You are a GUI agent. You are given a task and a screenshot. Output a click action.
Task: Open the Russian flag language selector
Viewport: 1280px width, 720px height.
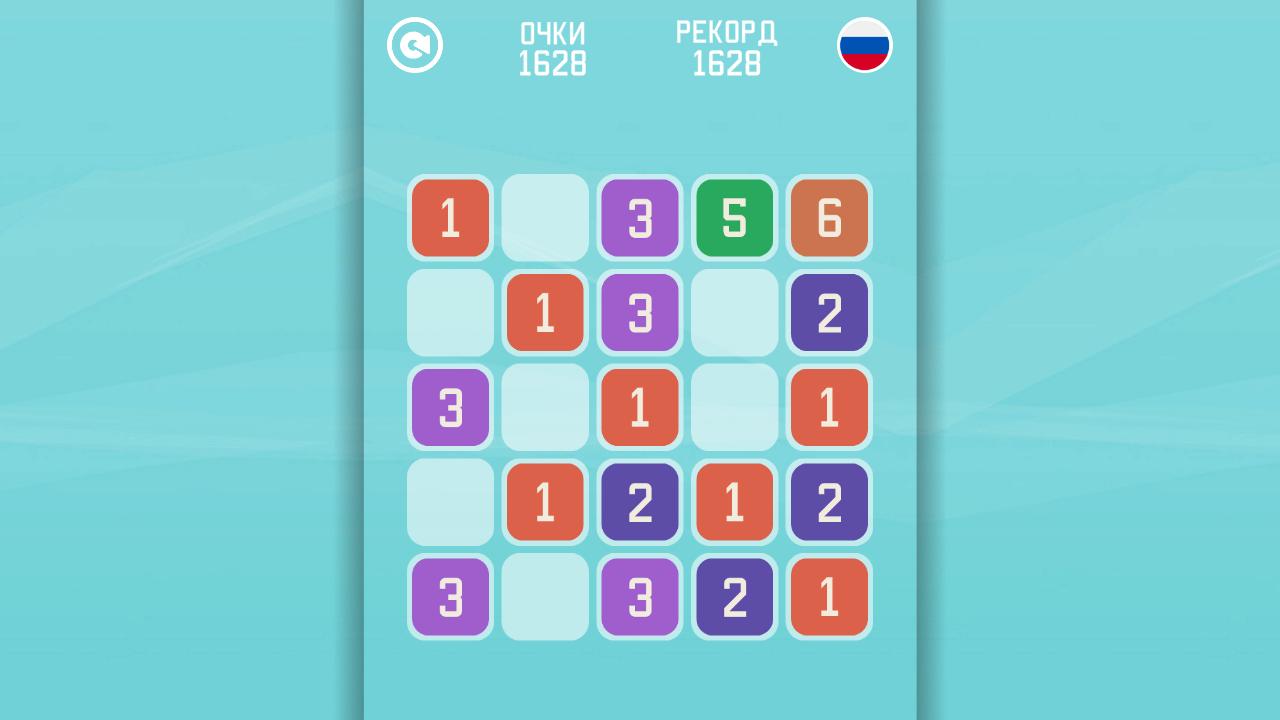(866, 44)
